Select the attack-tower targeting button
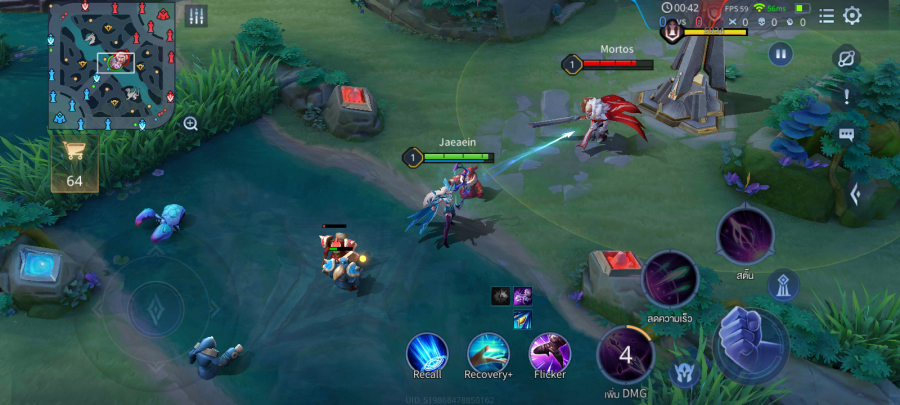Image resolution: width=900 pixels, height=405 pixels. (x=783, y=286)
